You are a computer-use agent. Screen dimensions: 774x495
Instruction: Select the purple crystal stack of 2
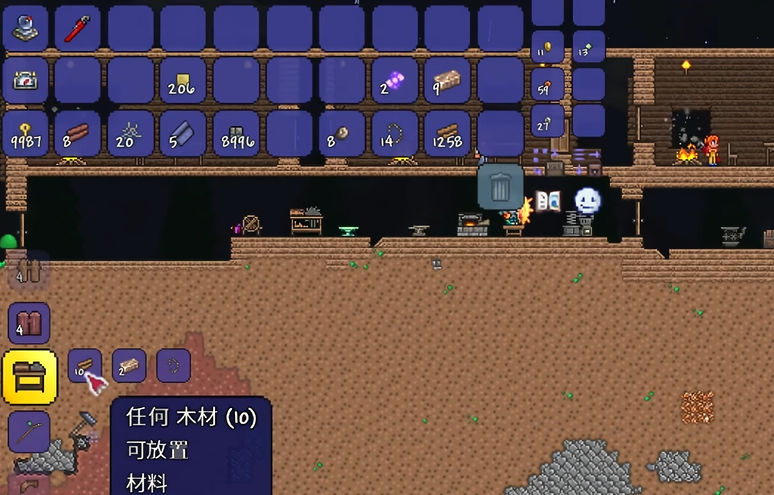click(x=394, y=80)
